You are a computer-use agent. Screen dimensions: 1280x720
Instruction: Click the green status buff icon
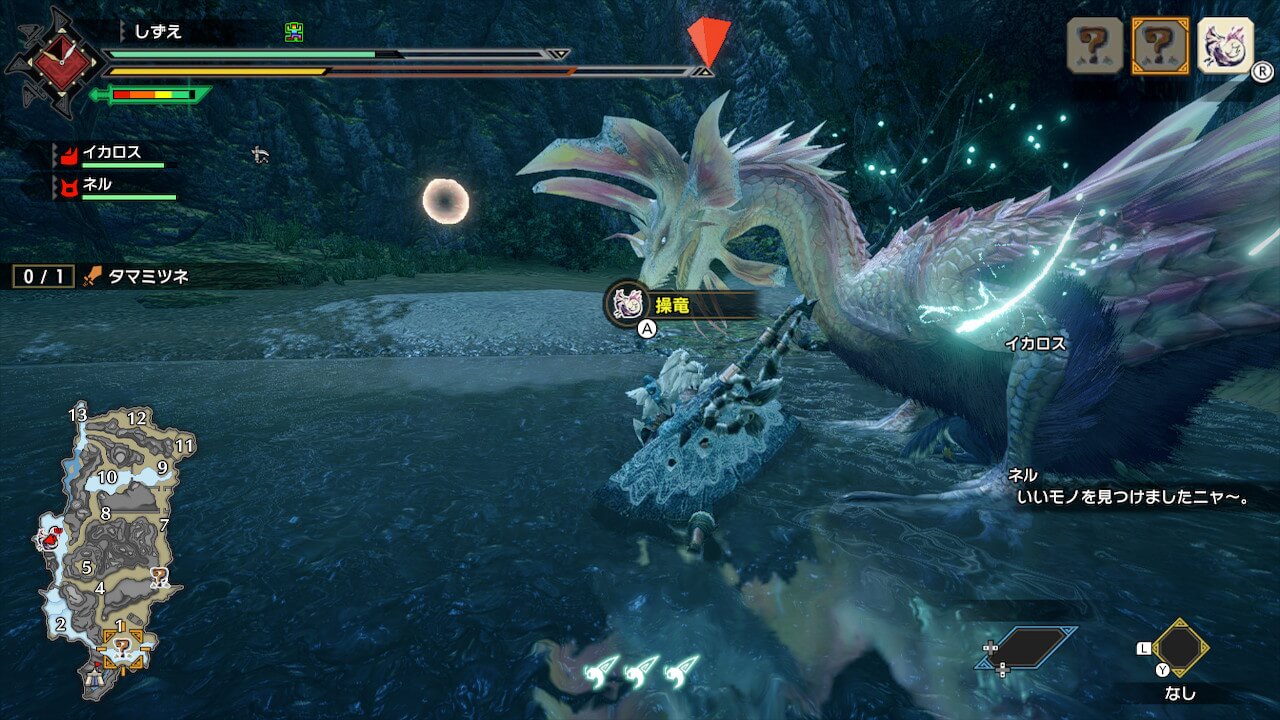[x=293, y=32]
